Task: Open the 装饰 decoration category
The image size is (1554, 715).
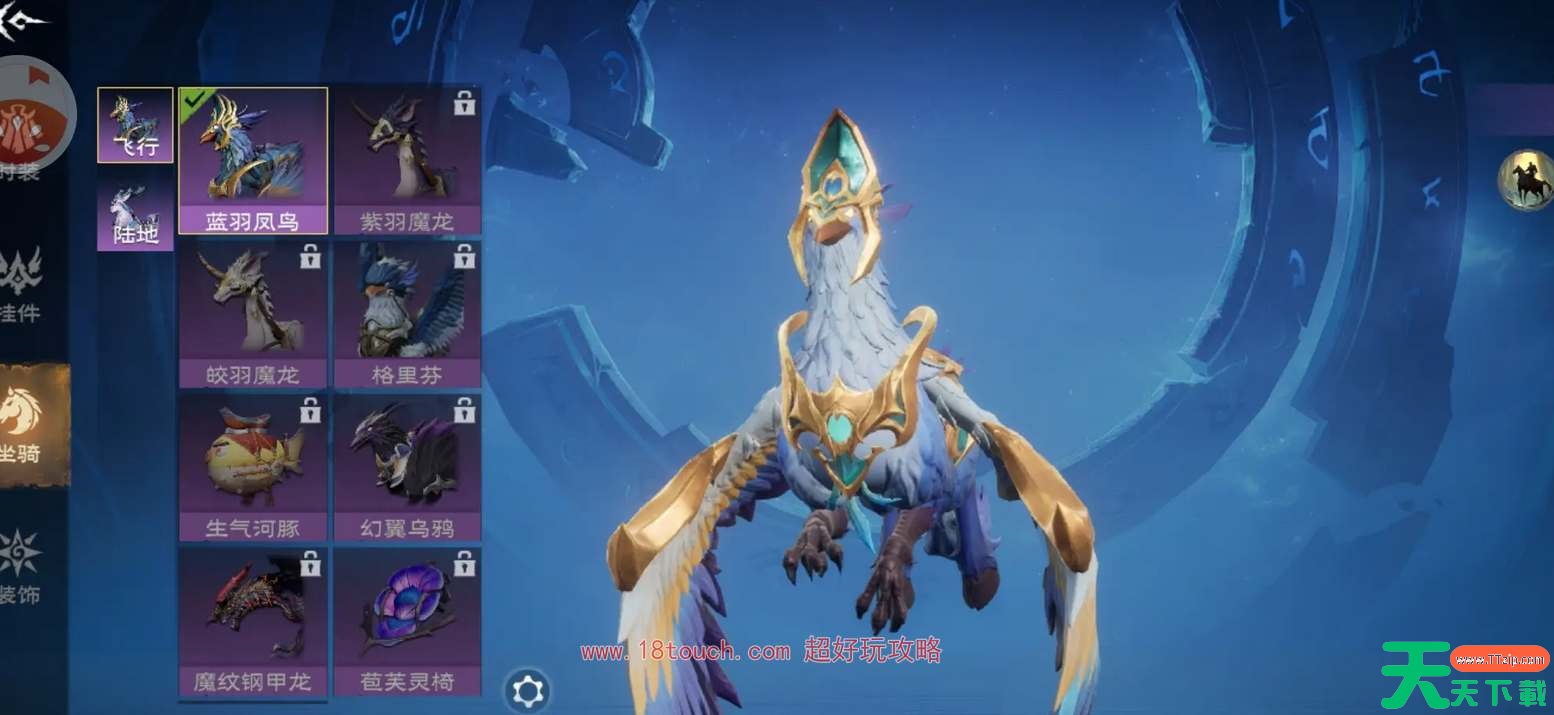Action: coord(22,567)
